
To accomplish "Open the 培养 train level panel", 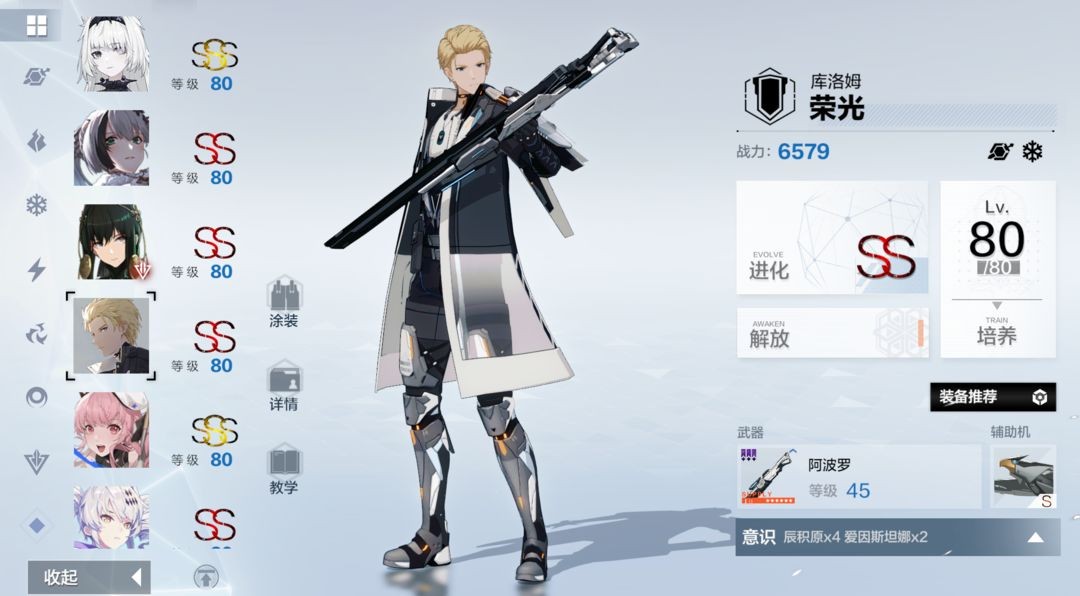I will pos(997,269).
